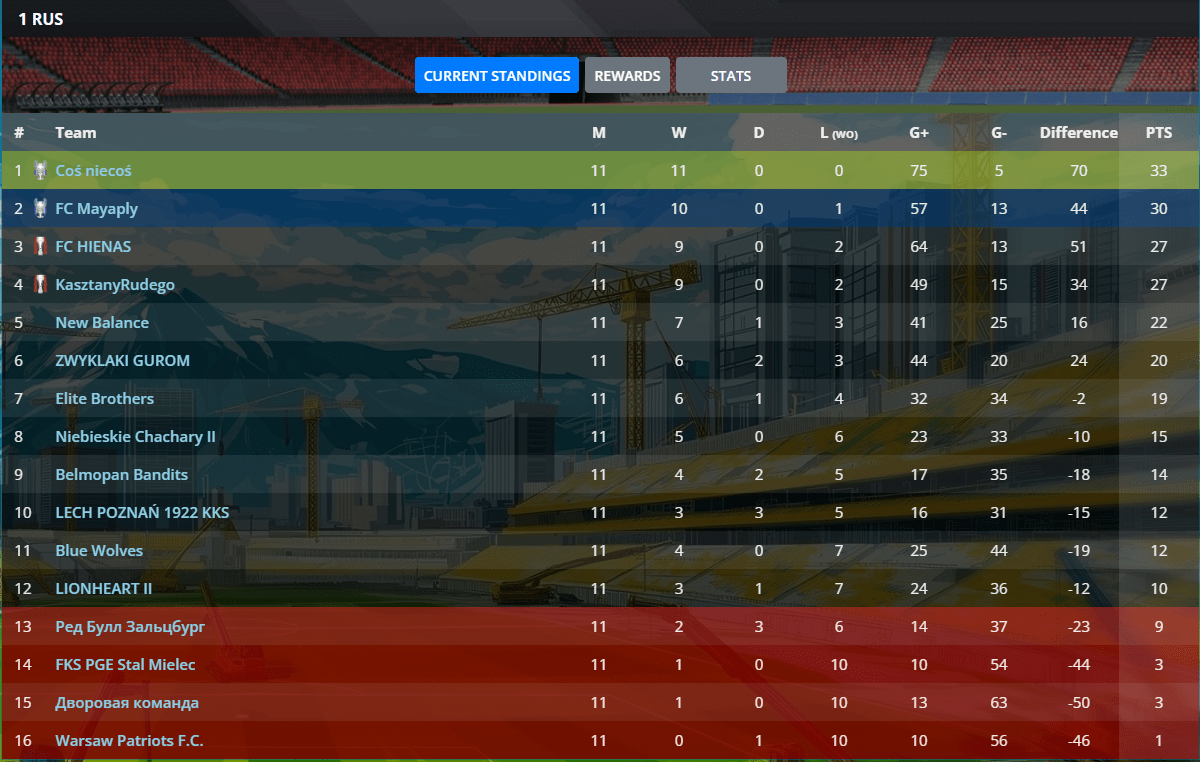Open Warsaw Patriots F.C. team link
Screen dimensions: 1200x762
tap(129, 741)
